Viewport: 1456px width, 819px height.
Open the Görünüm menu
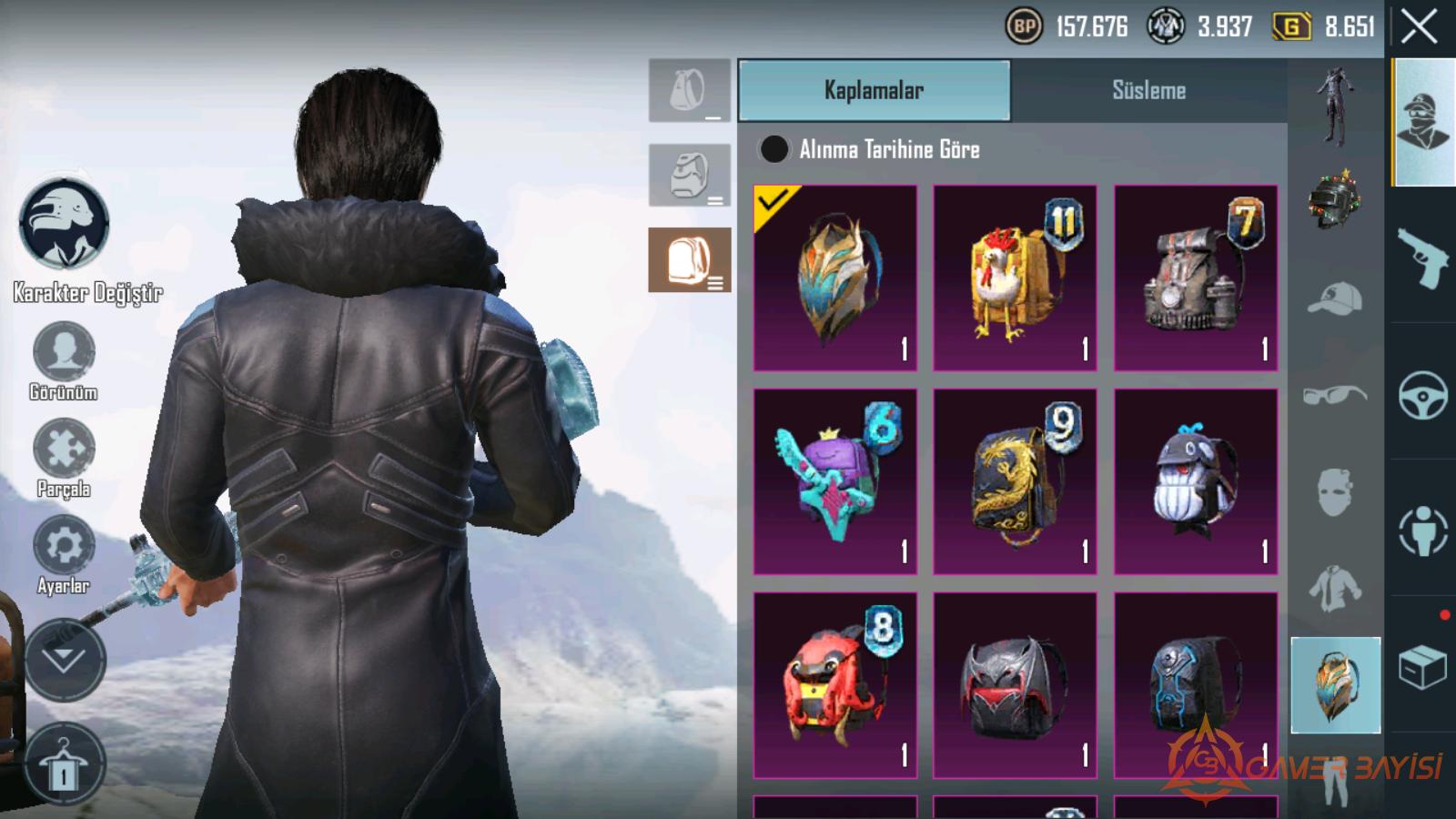tap(64, 352)
